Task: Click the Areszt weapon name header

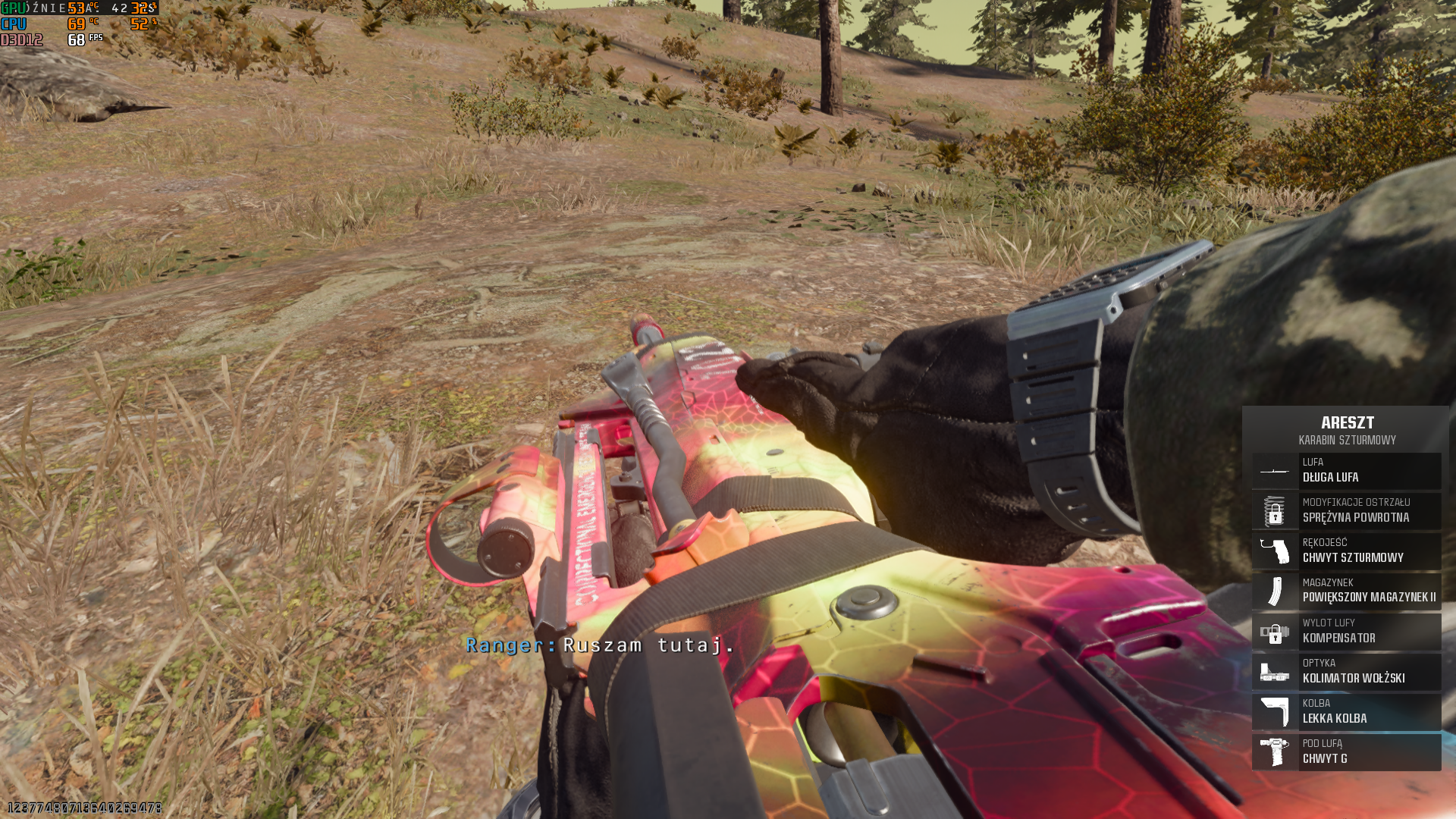Action: pos(1347,423)
